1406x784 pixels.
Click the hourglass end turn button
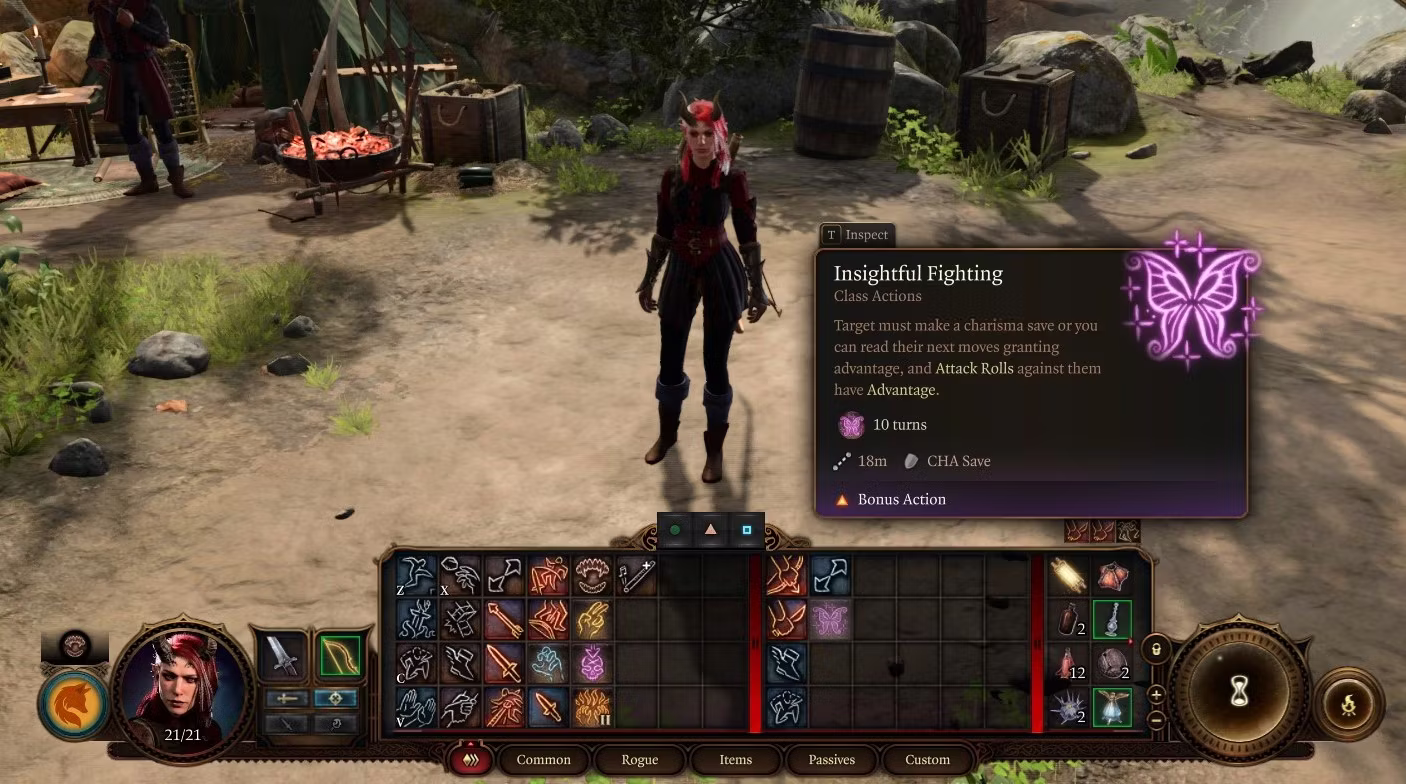coord(1240,690)
